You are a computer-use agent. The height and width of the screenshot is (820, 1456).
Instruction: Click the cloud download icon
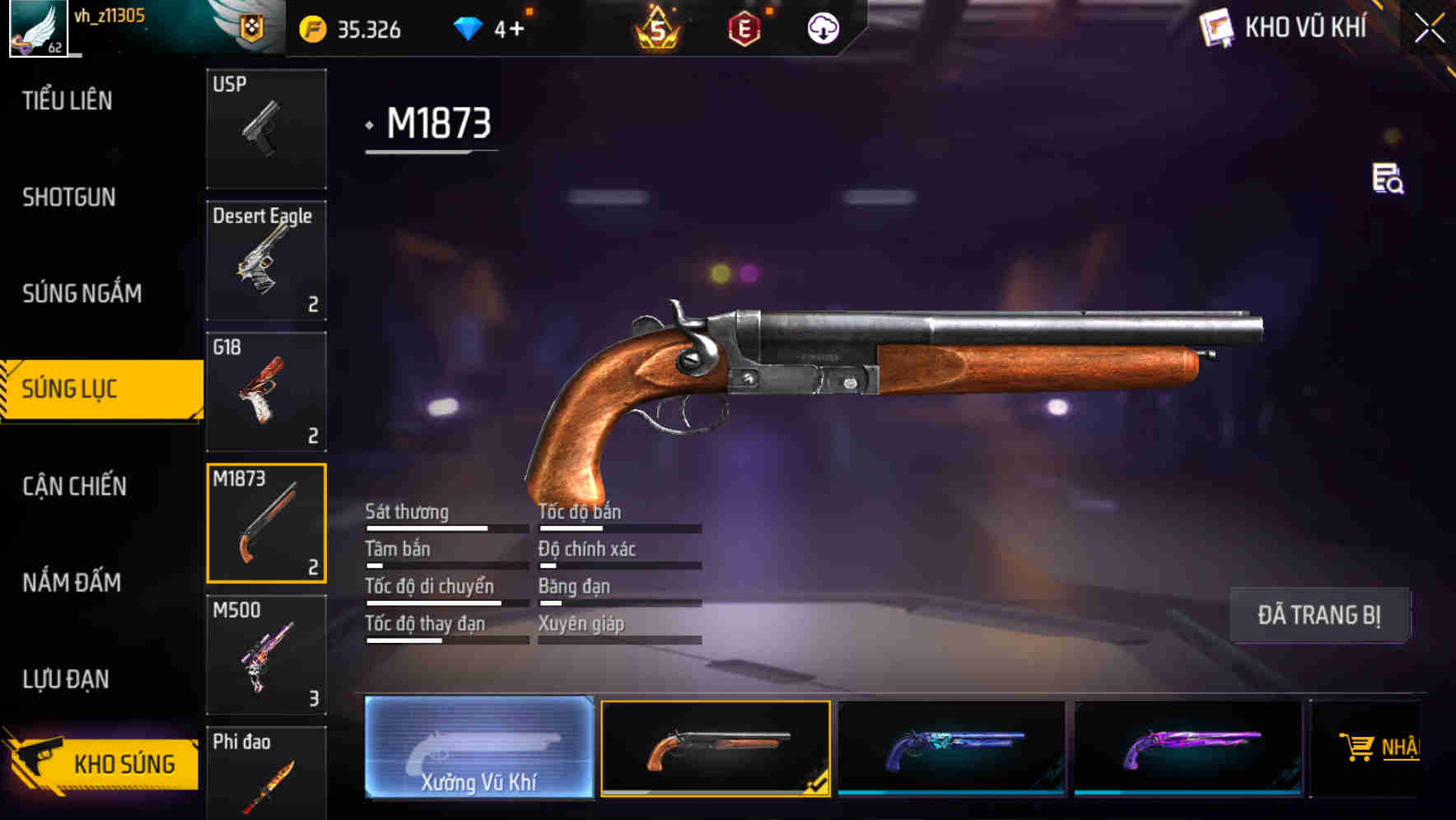tap(824, 30)
